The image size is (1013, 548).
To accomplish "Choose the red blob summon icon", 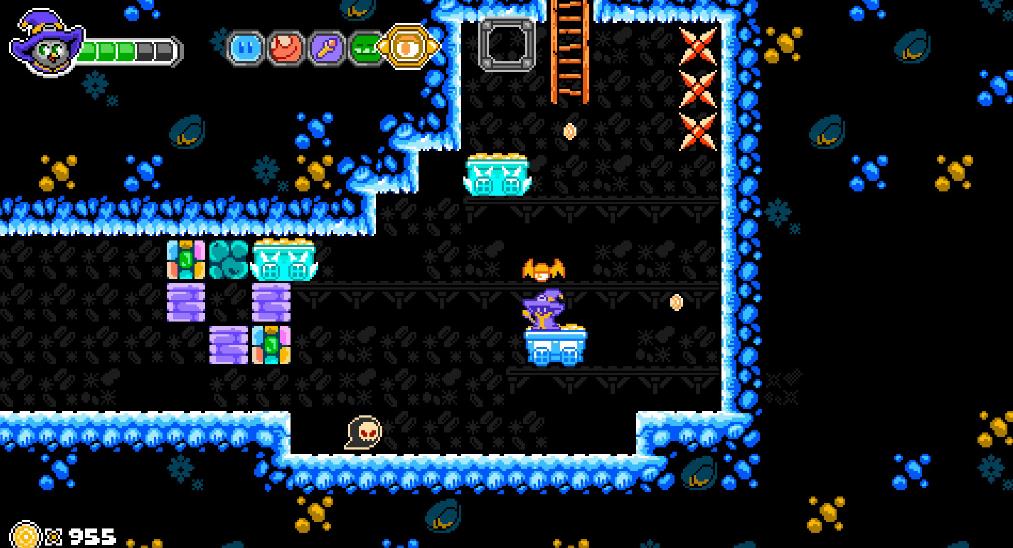I will coord(285,47).
